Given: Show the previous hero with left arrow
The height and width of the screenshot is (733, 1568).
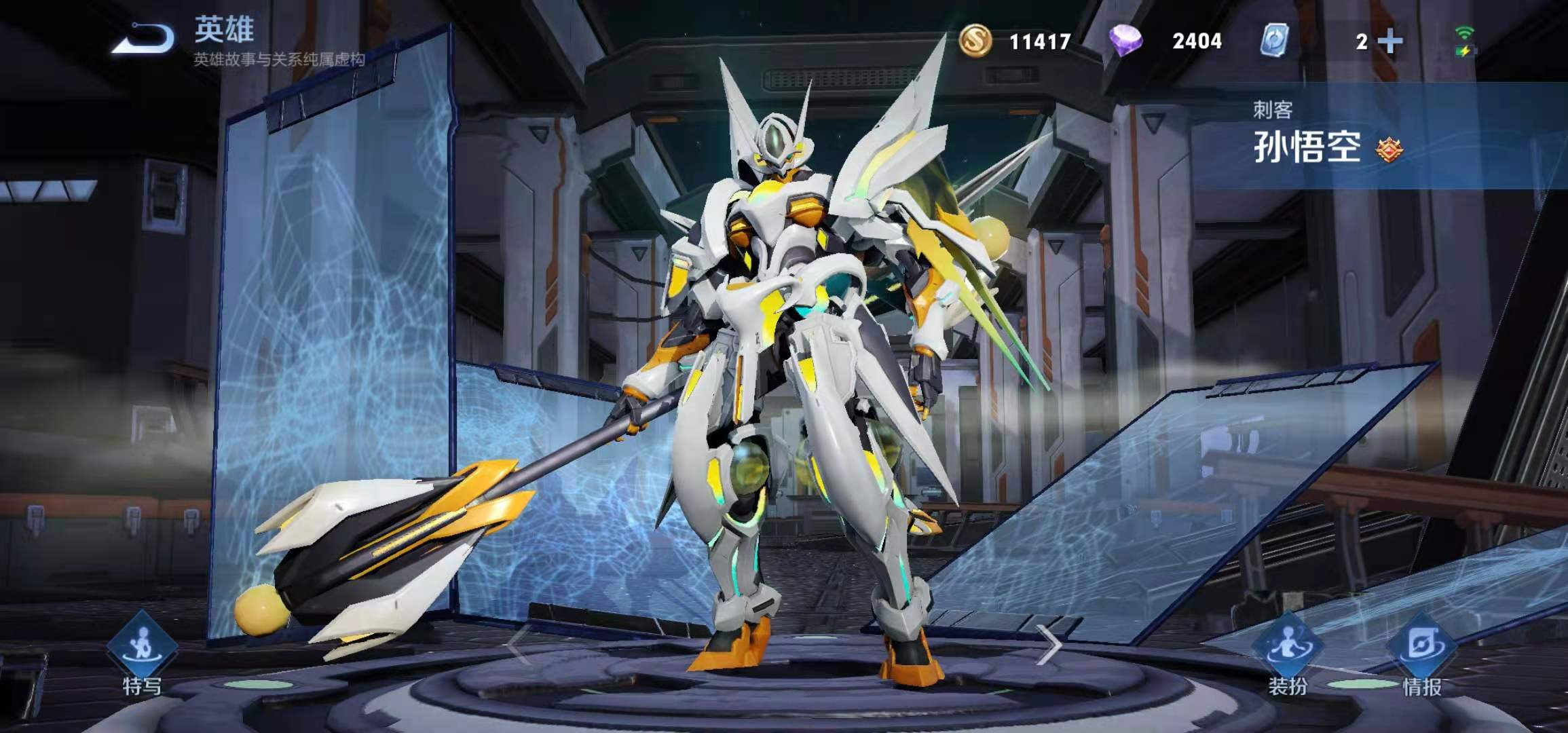Looking at the screenshot, I should pos(517,645).
